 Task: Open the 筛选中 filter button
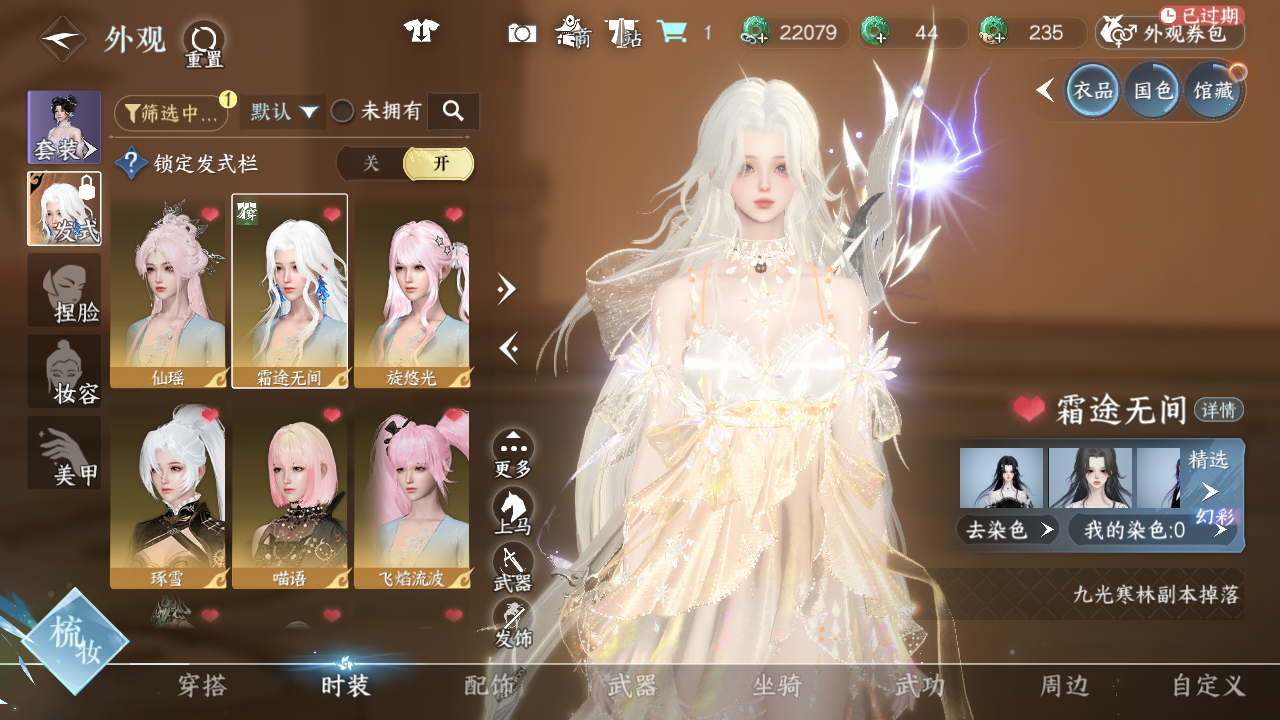[171, 113]
